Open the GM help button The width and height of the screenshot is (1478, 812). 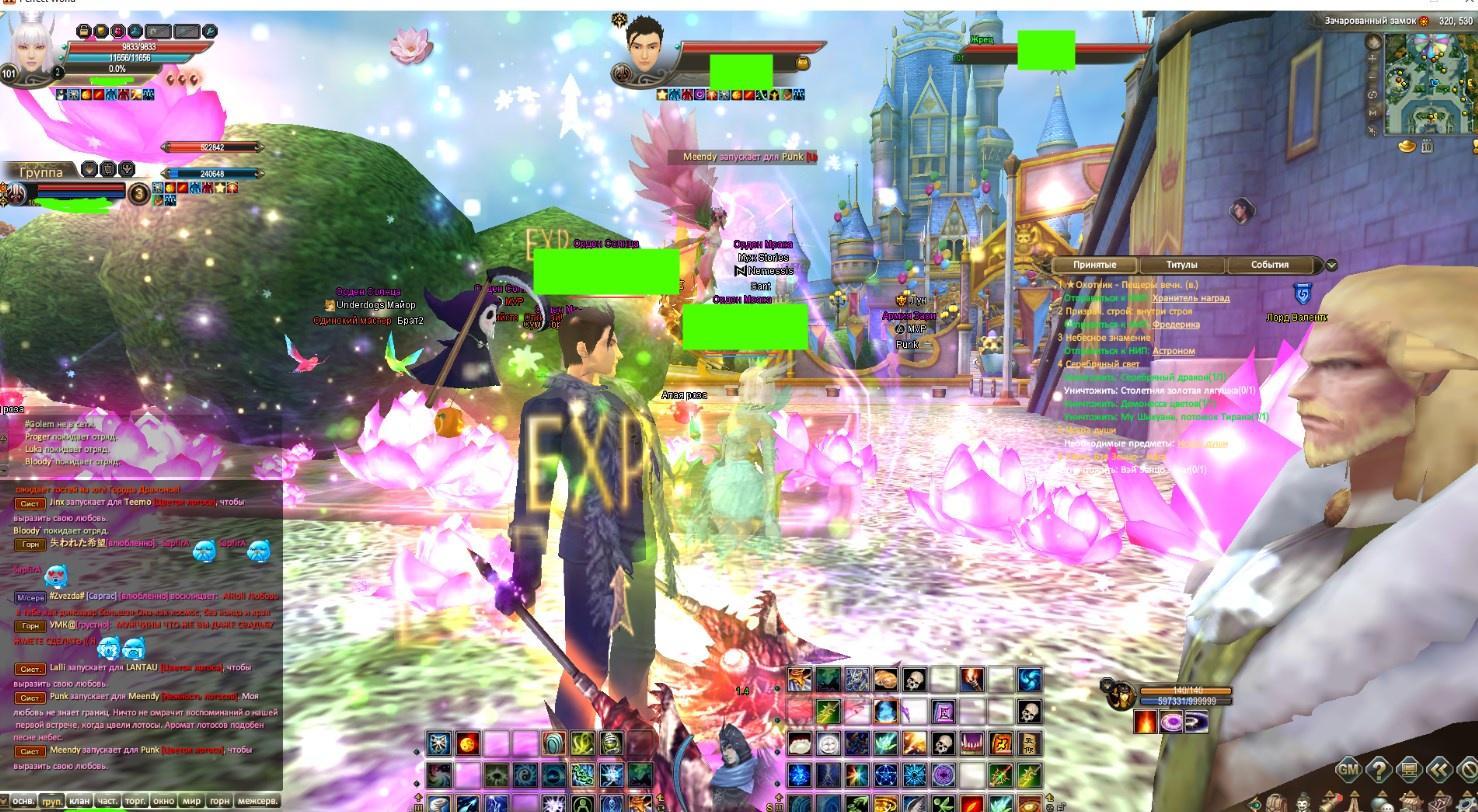pos(1348,770)
